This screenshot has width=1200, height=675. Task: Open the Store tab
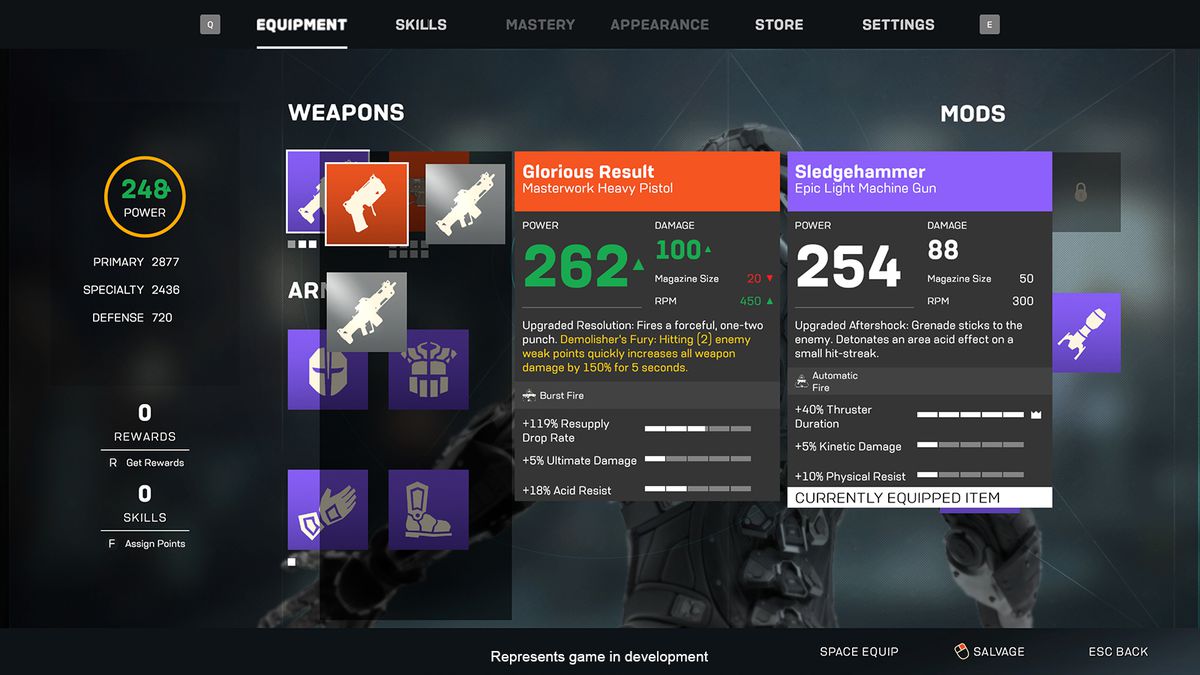[x=779, y=25]
